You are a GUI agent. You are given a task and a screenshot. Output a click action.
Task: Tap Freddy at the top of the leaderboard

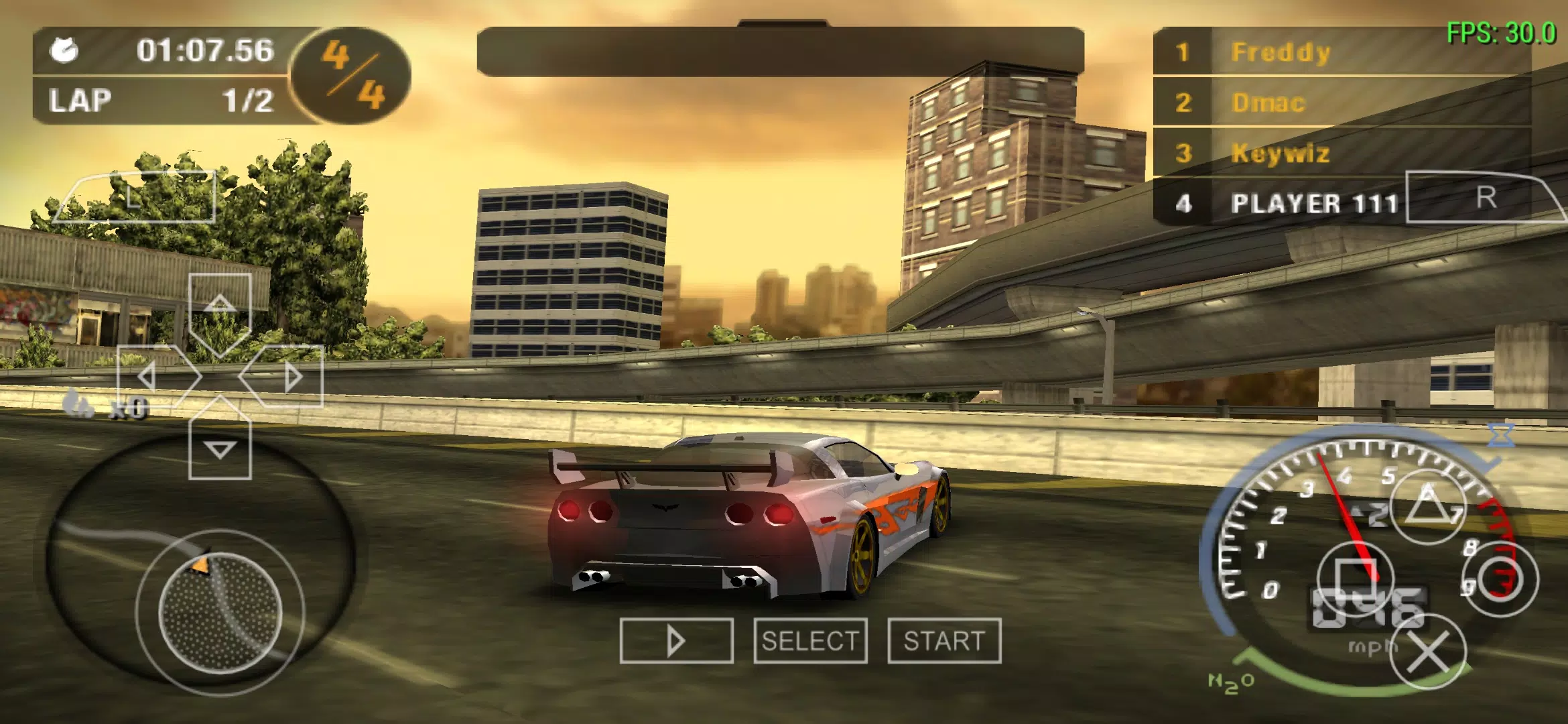click(1281, 52)
